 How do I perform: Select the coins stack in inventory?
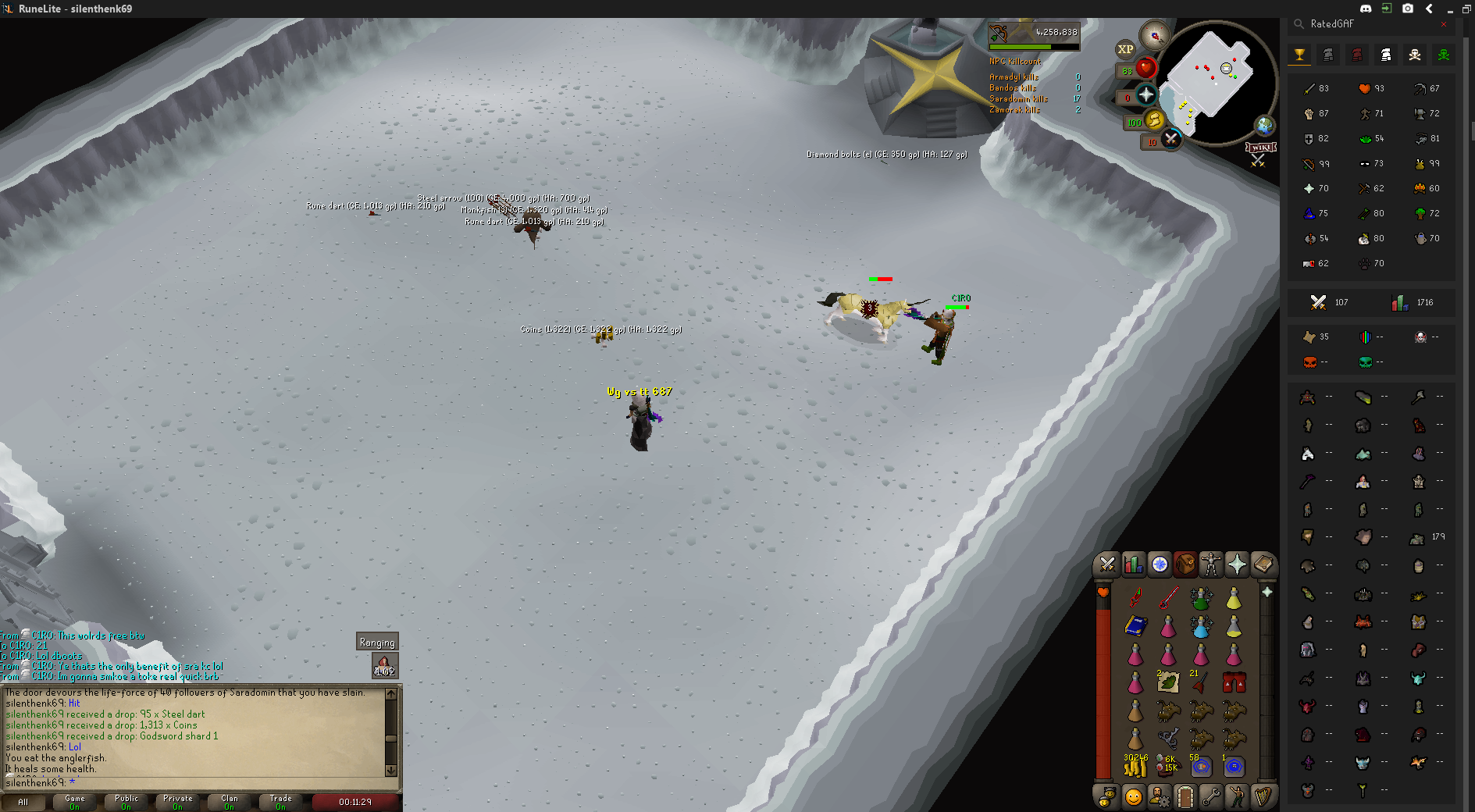[1135, 767]
